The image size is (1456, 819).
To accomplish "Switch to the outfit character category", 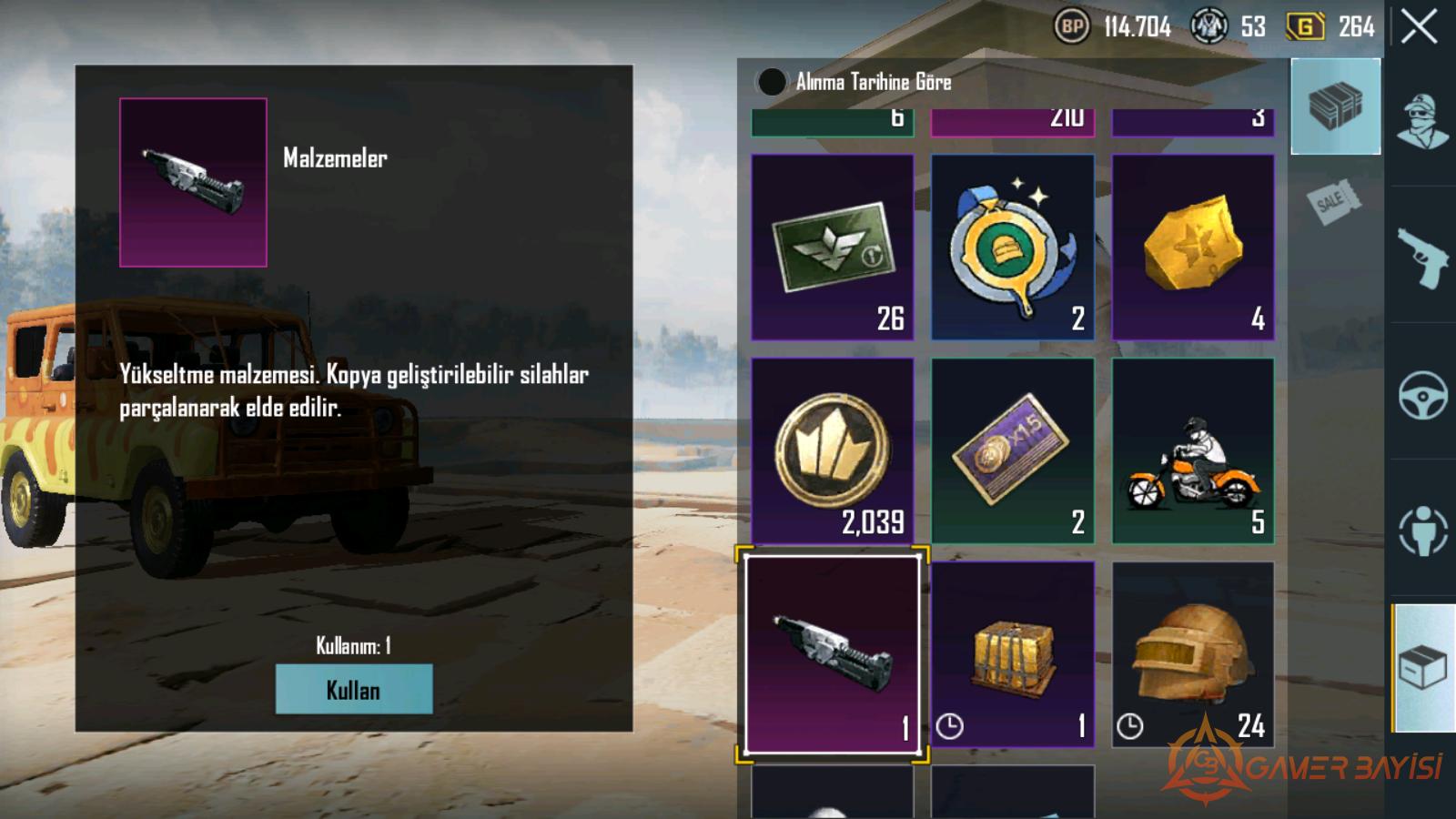I will pyautogui.click(x=1422, y=122).
